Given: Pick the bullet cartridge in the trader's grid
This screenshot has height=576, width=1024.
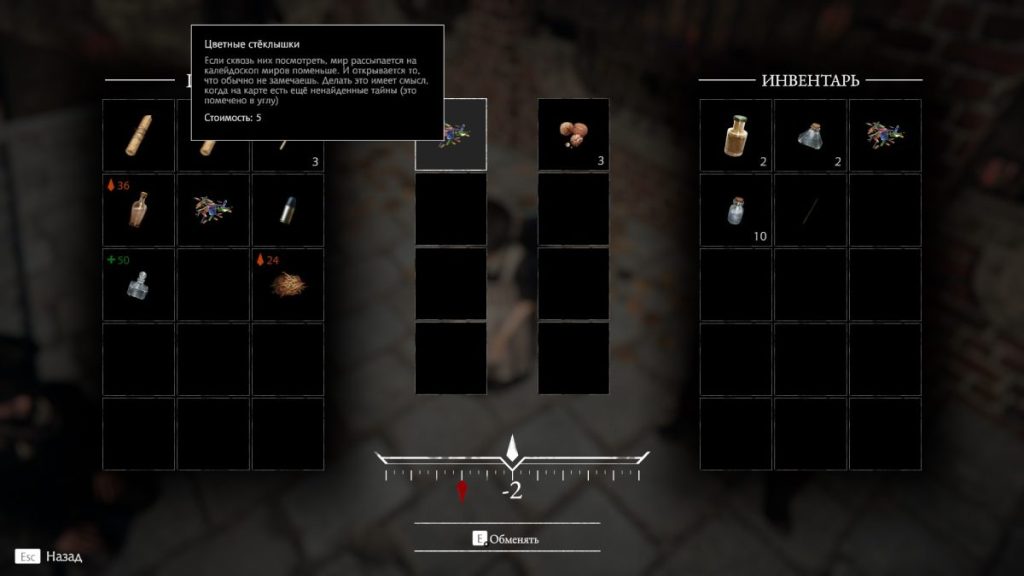Looking at the screenshot, I should [288, 210].
